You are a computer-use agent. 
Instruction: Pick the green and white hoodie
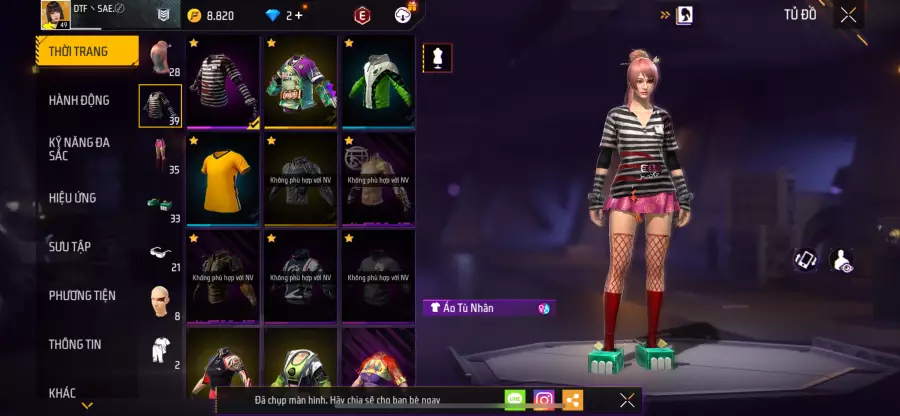[378, 82]
